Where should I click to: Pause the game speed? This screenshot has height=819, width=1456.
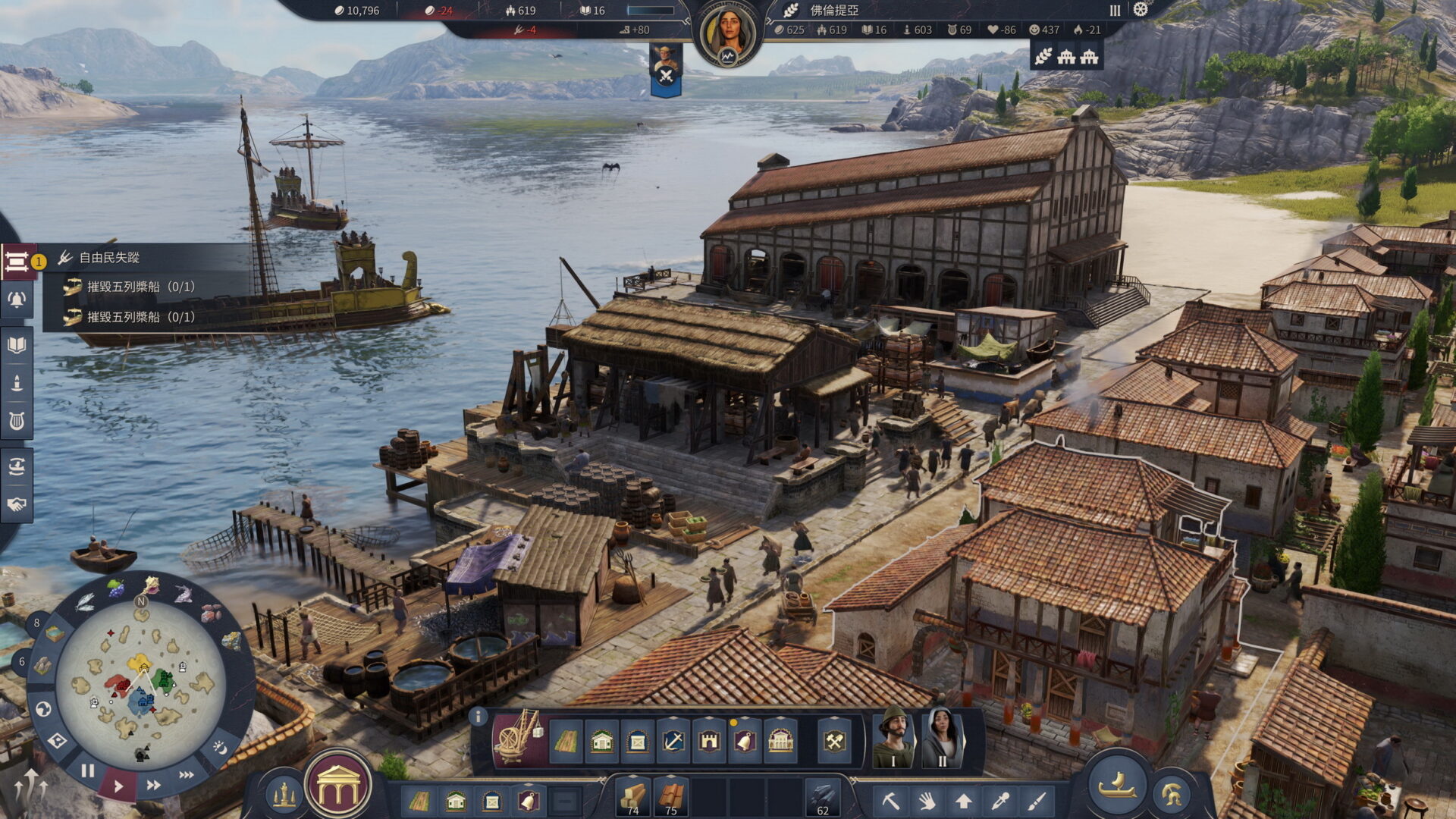point(88,771)
